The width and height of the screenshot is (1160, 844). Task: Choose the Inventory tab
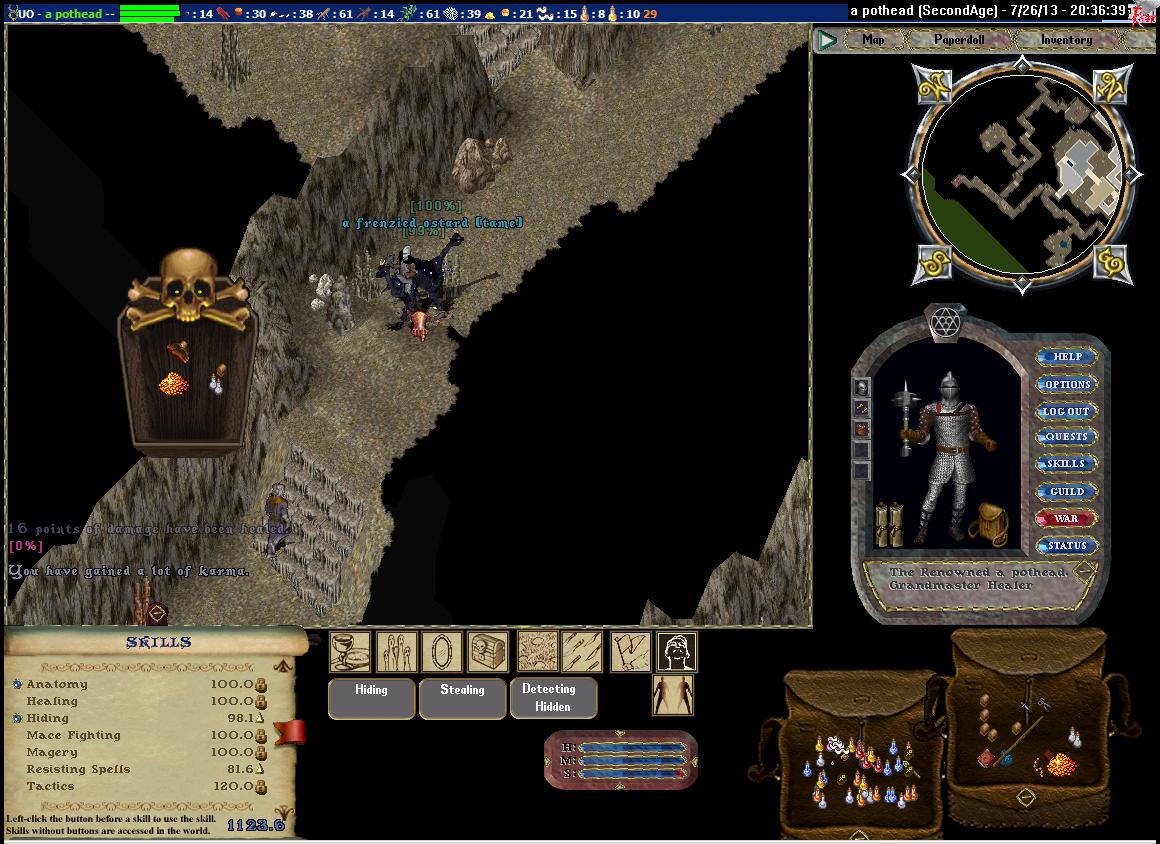tap(1066, 40)
